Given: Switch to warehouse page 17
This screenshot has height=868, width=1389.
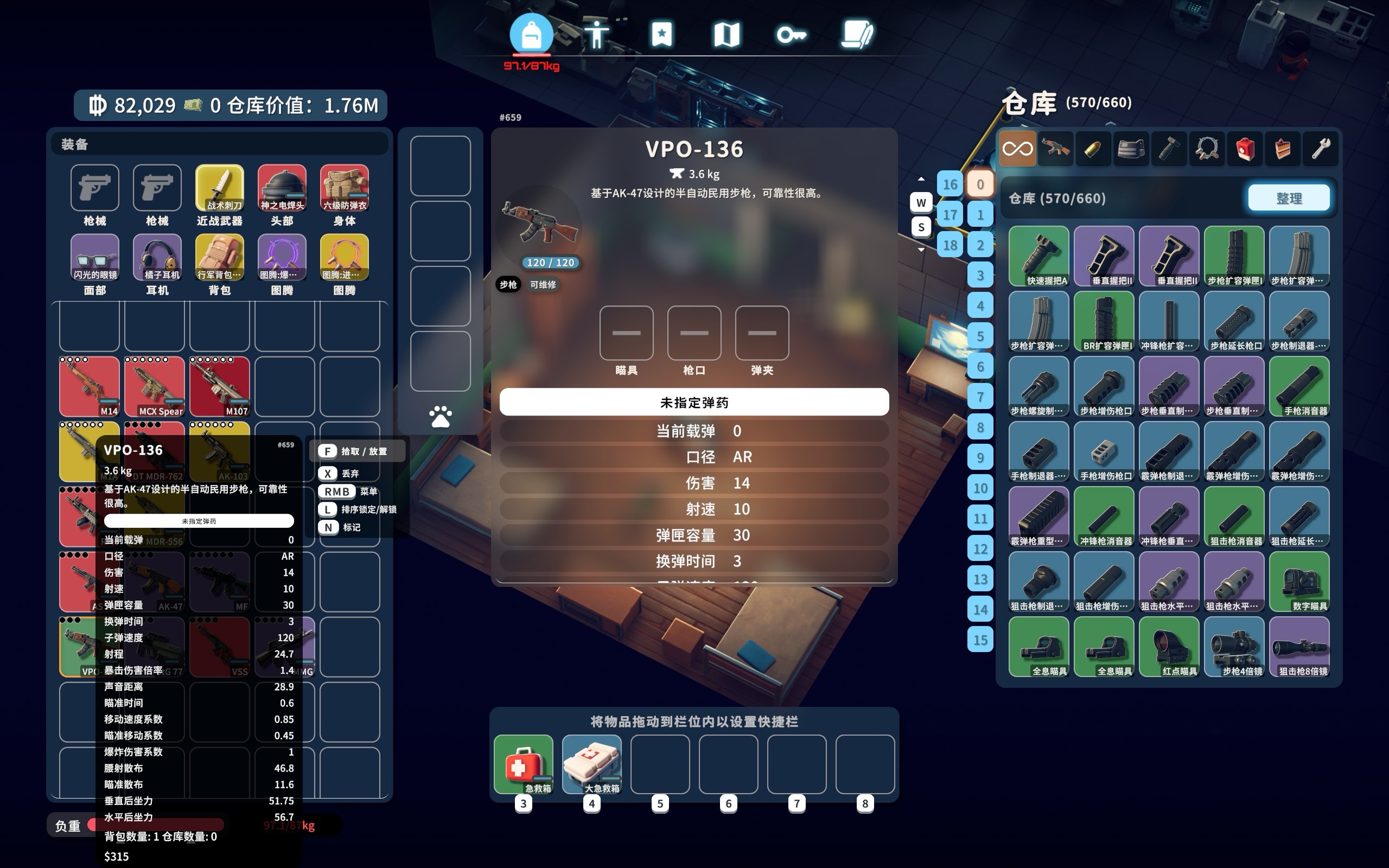Looking at the screenshot, I should 950,215.
